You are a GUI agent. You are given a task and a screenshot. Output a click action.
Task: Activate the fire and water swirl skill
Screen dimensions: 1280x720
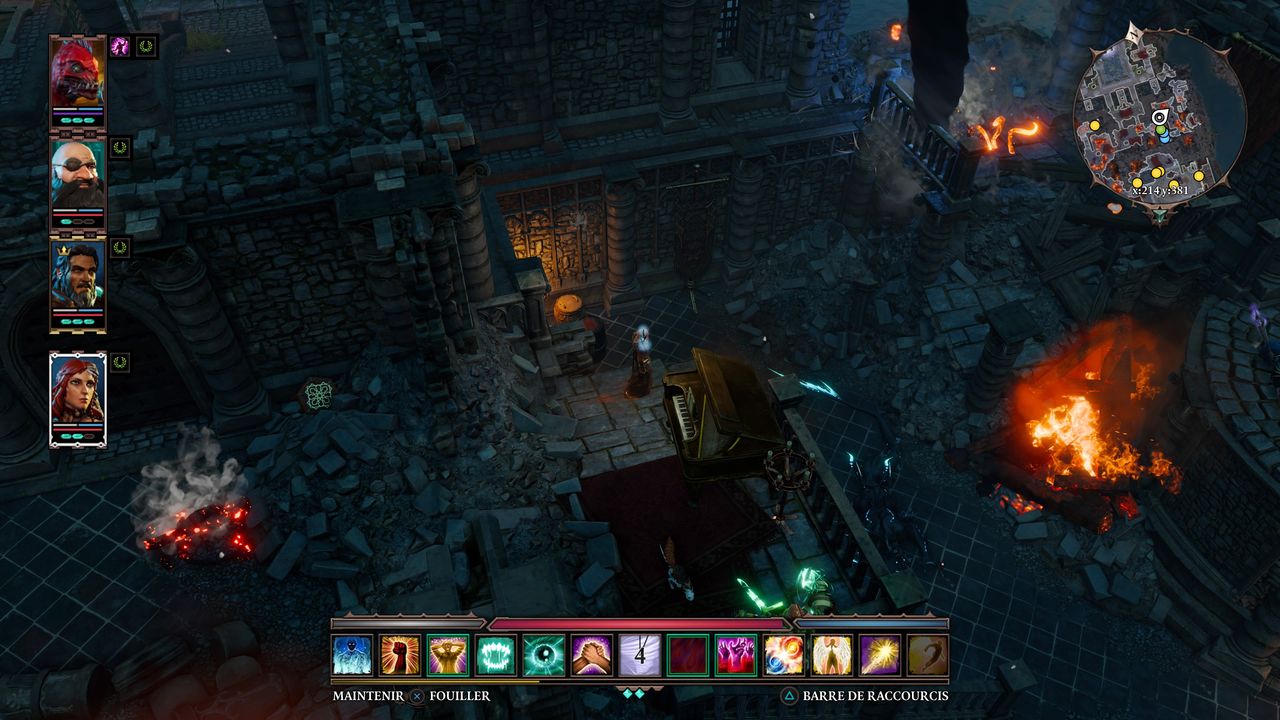784,655
